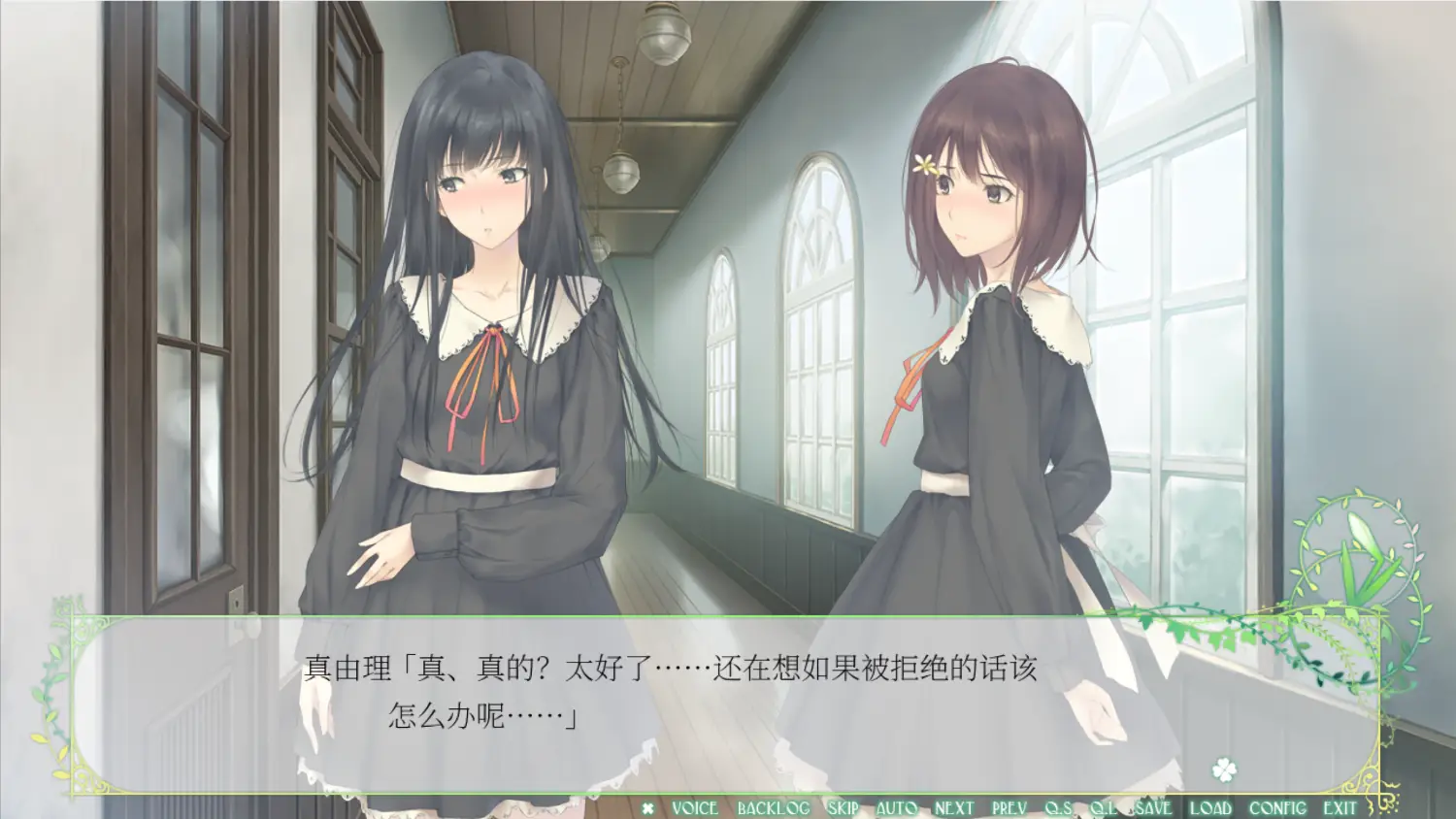The image size is (1456, 819).
Task: Jump ahead with the NEXT button
Action: (x=953, y=808)
